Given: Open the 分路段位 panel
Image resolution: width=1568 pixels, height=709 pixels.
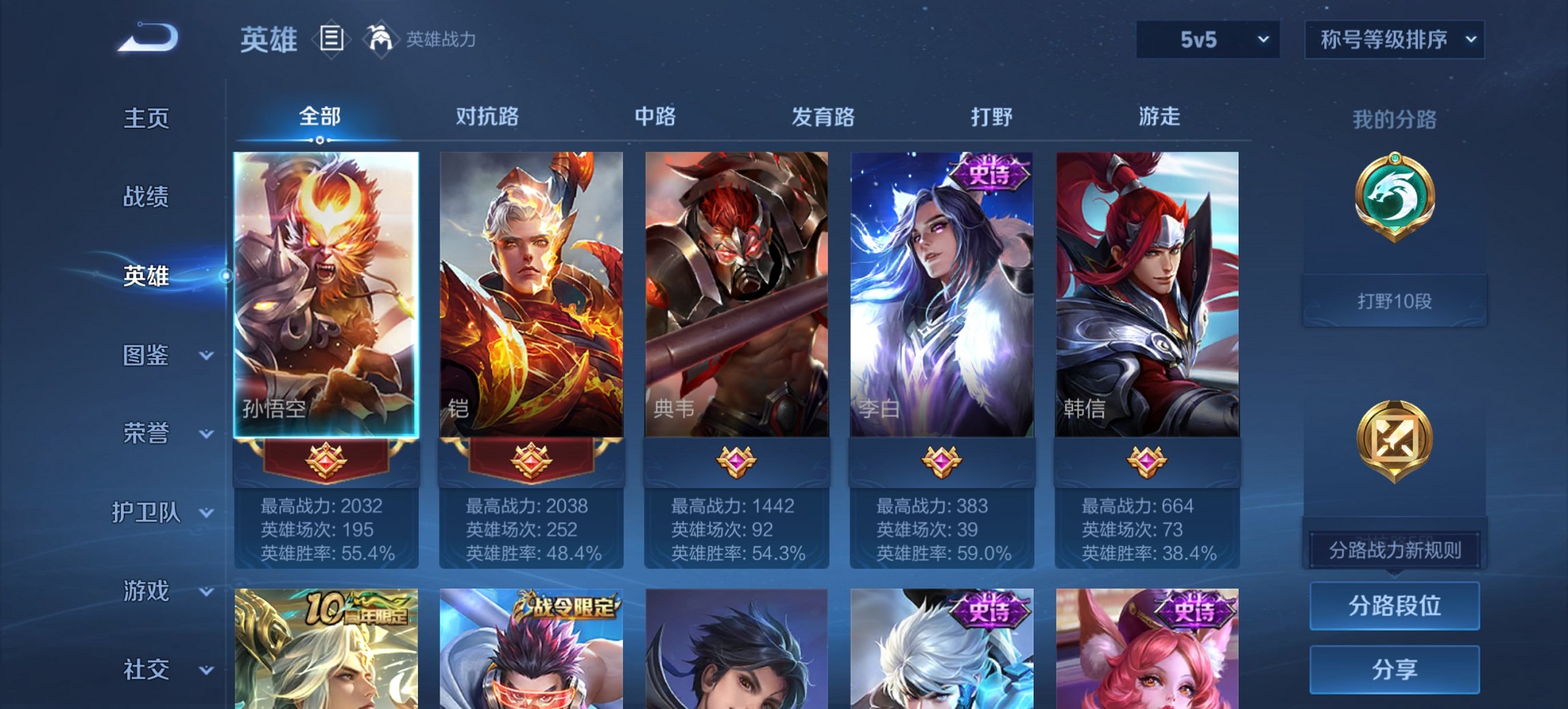Looking at the screenshot, I should coord(1394,606).
